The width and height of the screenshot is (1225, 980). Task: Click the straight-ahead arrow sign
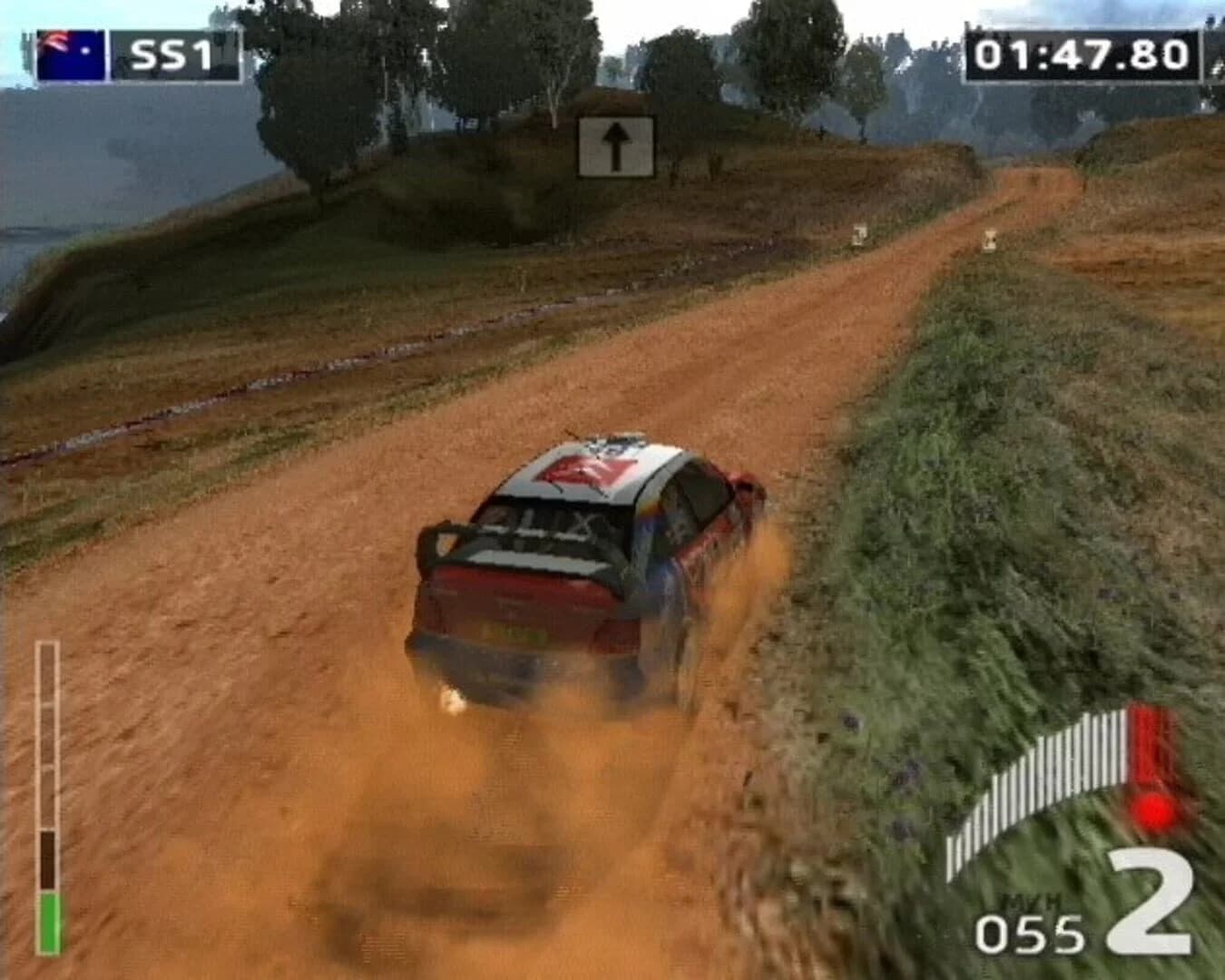pyautogui.click(x=617, y=145)
